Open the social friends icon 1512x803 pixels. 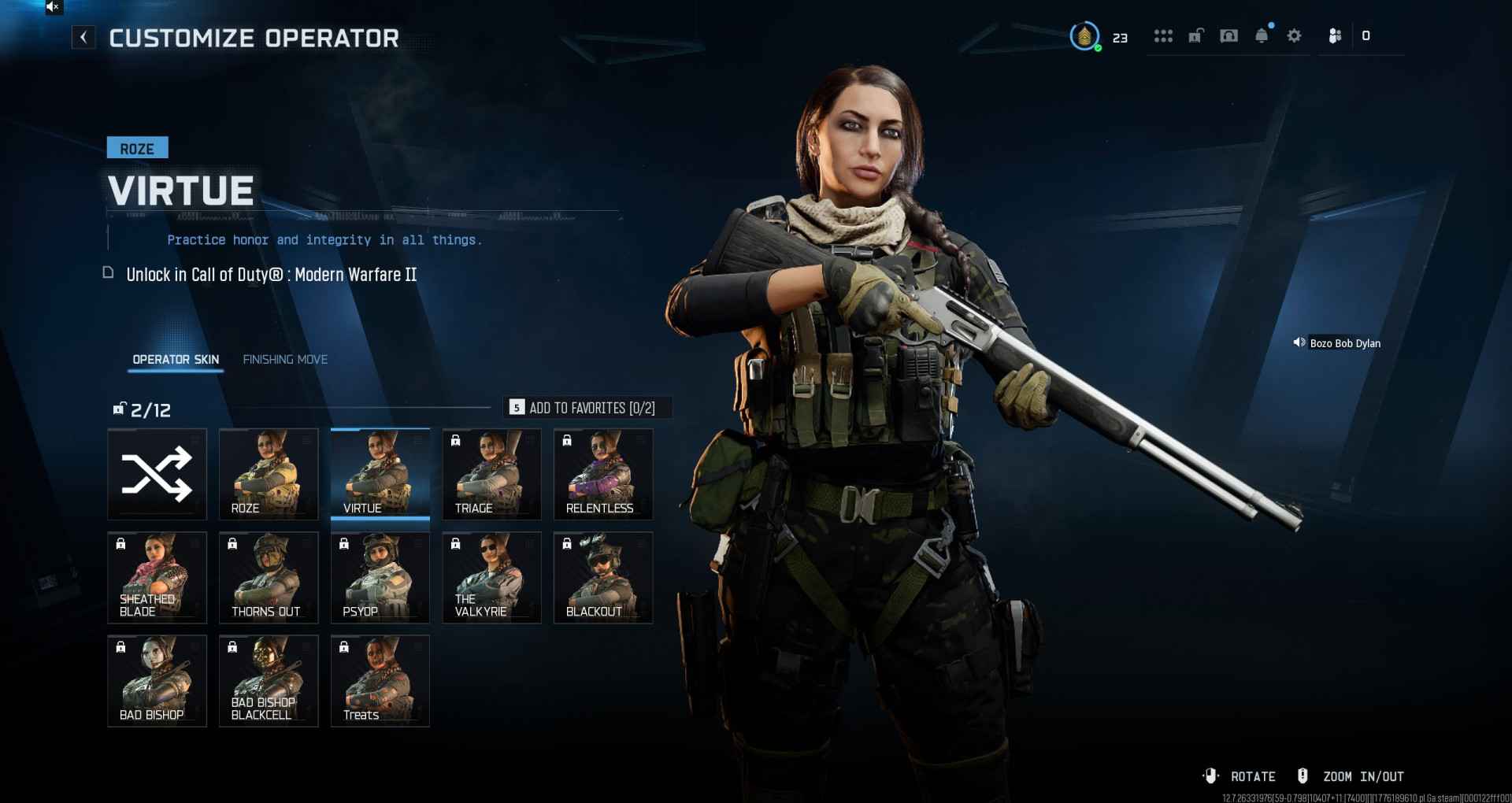(x=1335, y=36)
